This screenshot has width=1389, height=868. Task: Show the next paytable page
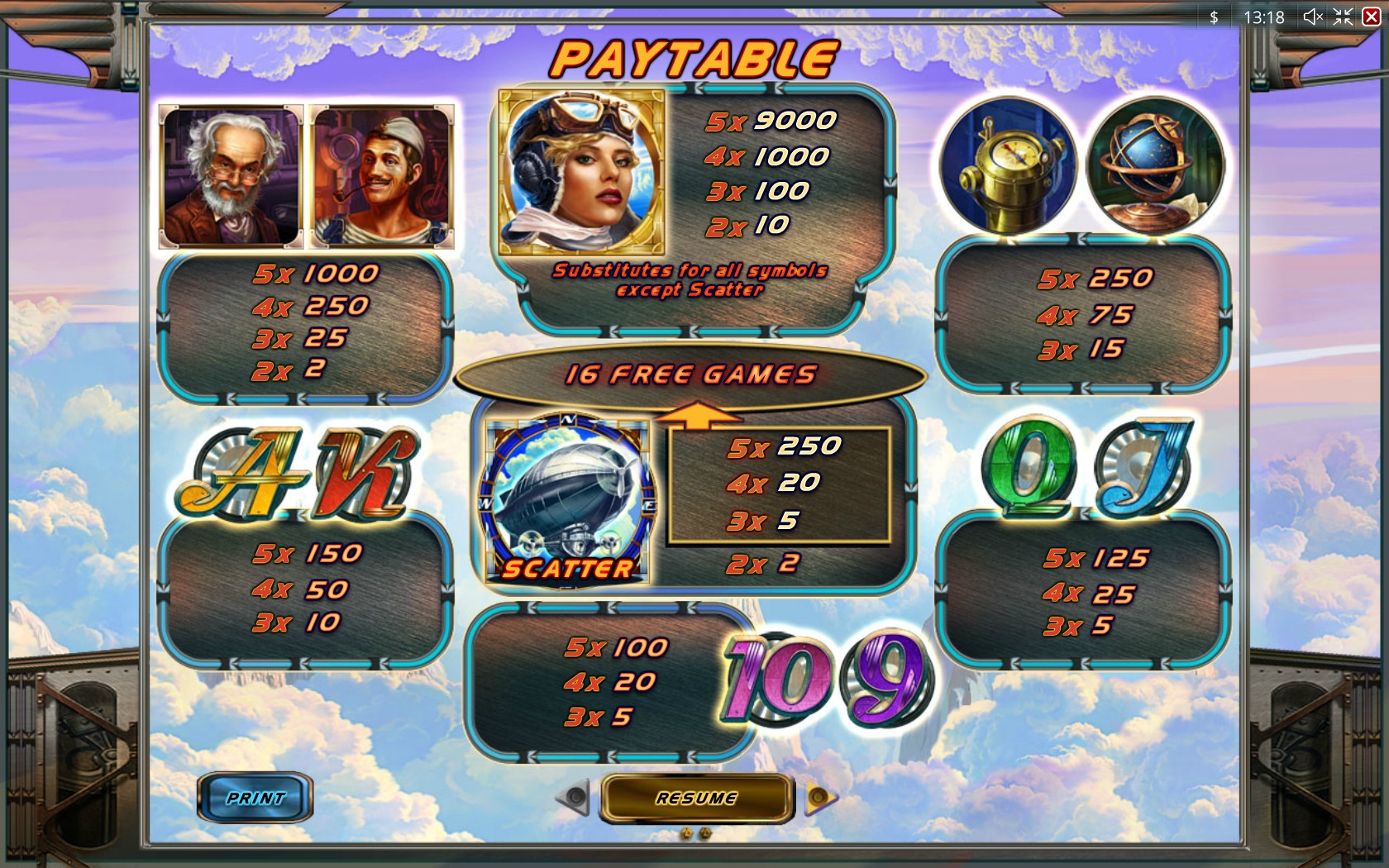(819, 797)
